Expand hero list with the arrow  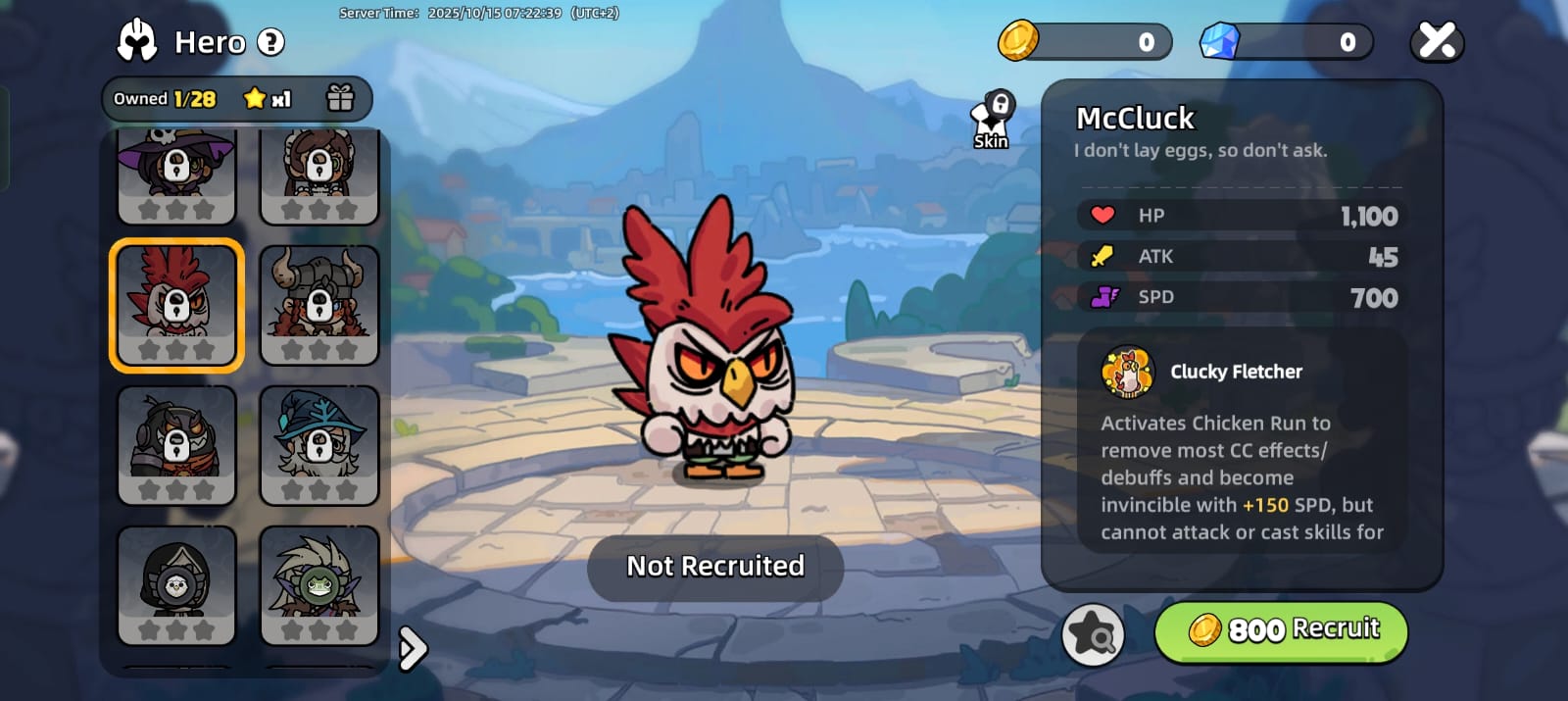click(413, 647)
